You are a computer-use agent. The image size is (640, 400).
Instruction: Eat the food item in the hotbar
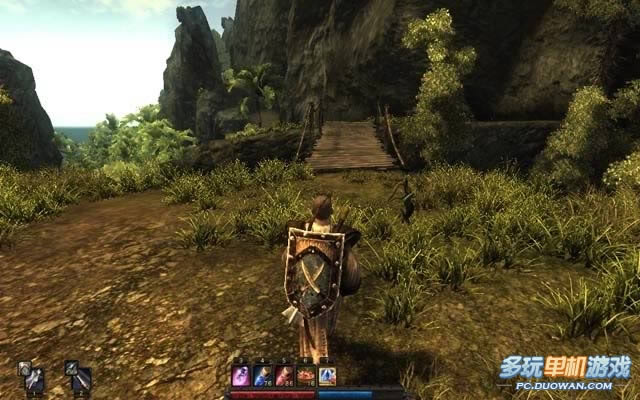coord(306,376)
